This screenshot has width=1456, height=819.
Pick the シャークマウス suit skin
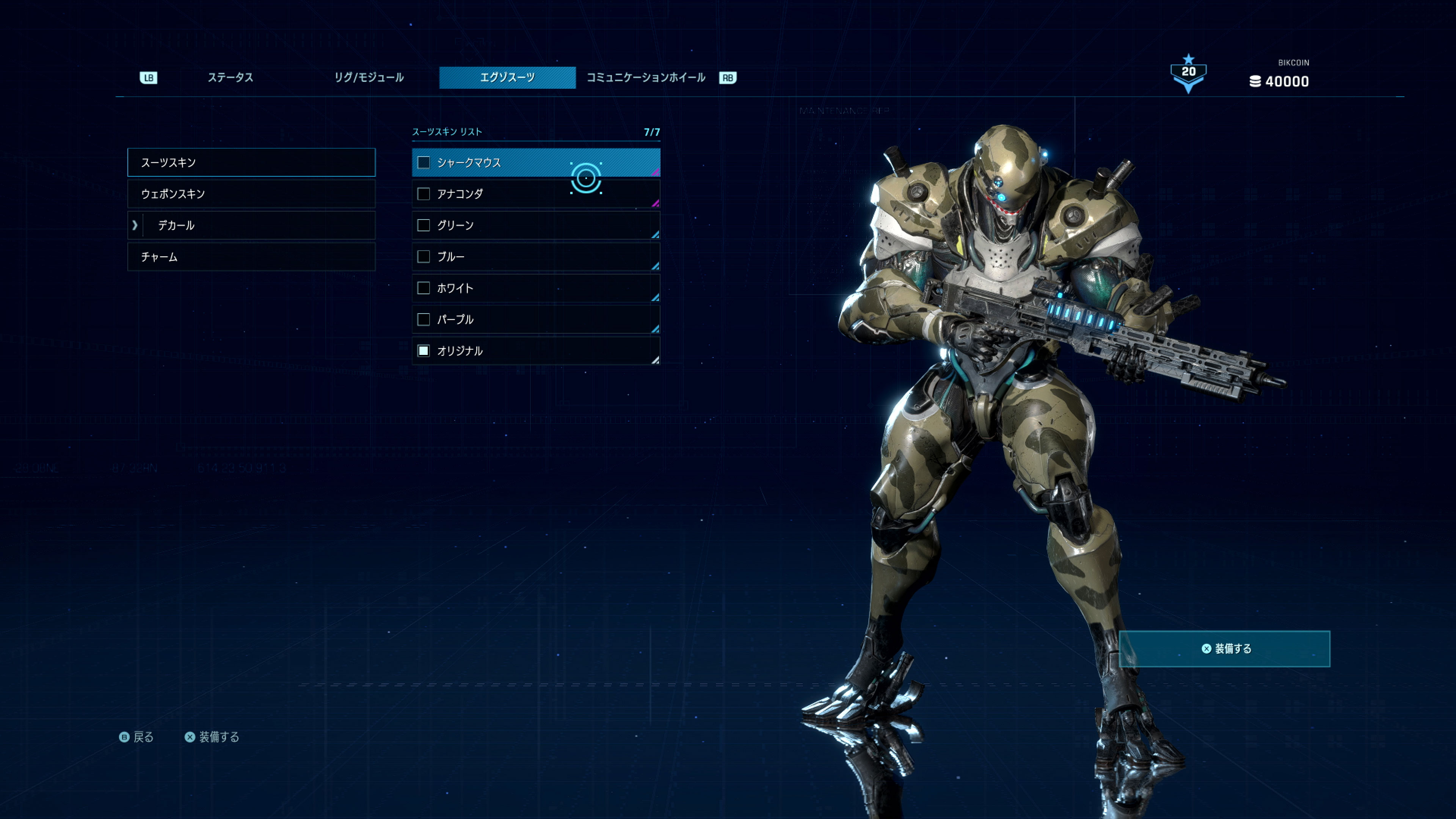(x=535, y=163)
